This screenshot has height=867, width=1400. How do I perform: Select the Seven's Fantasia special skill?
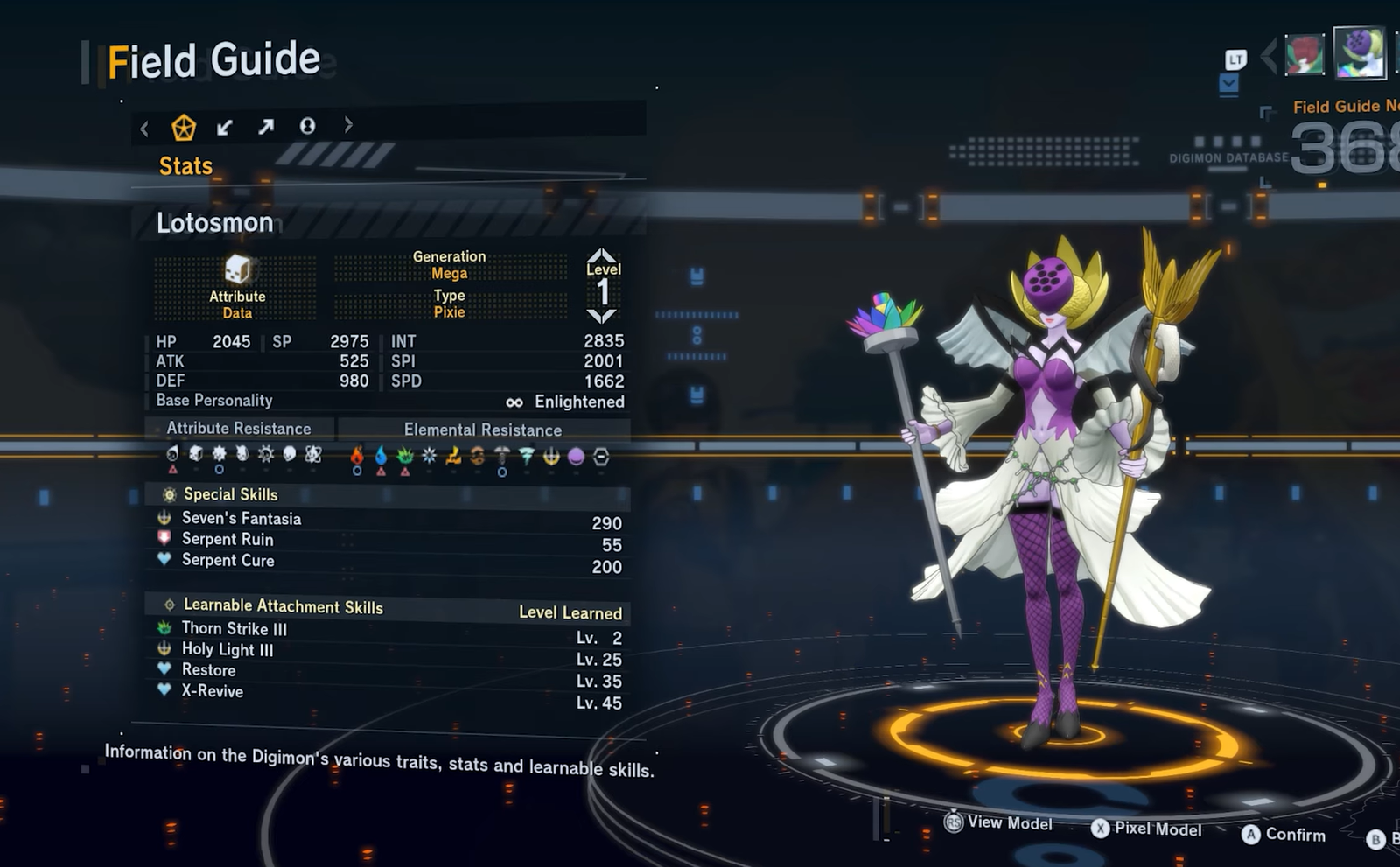pos(241,519)
